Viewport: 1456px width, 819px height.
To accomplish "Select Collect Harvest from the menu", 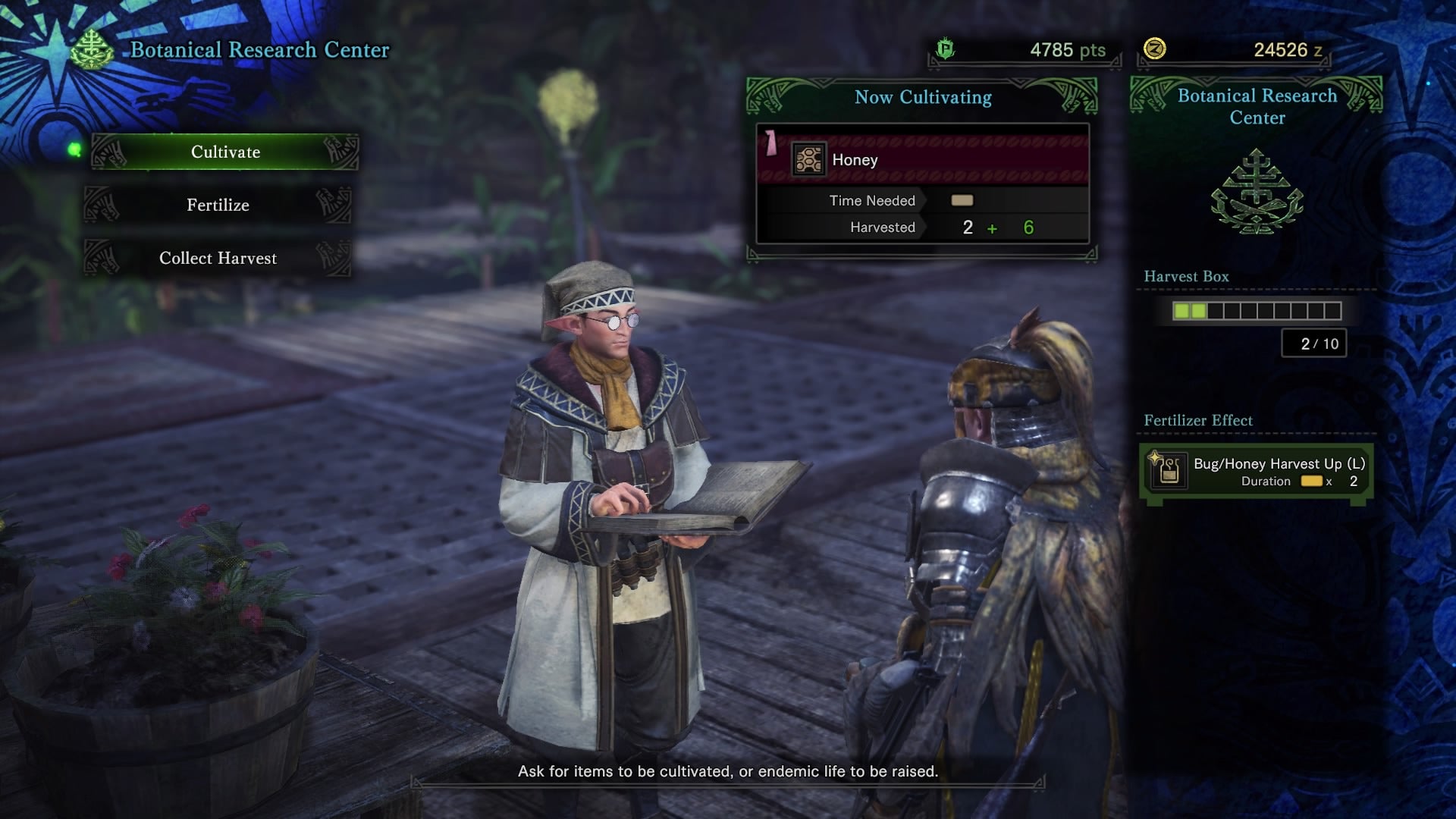I will 217,258.
